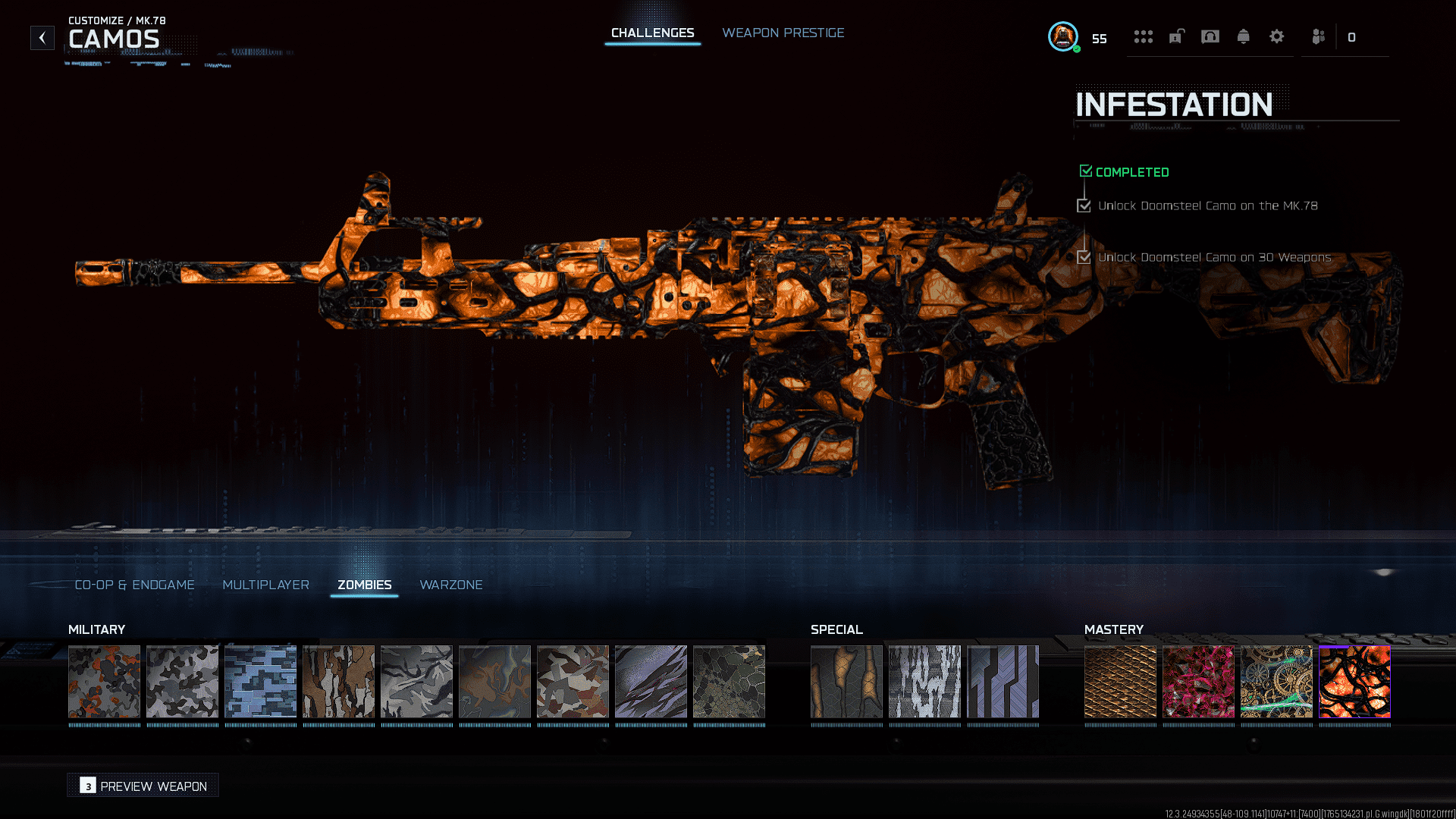Select the clockwork gears mastery camo
1456x819 pixels.
[x=1276, y=681]
